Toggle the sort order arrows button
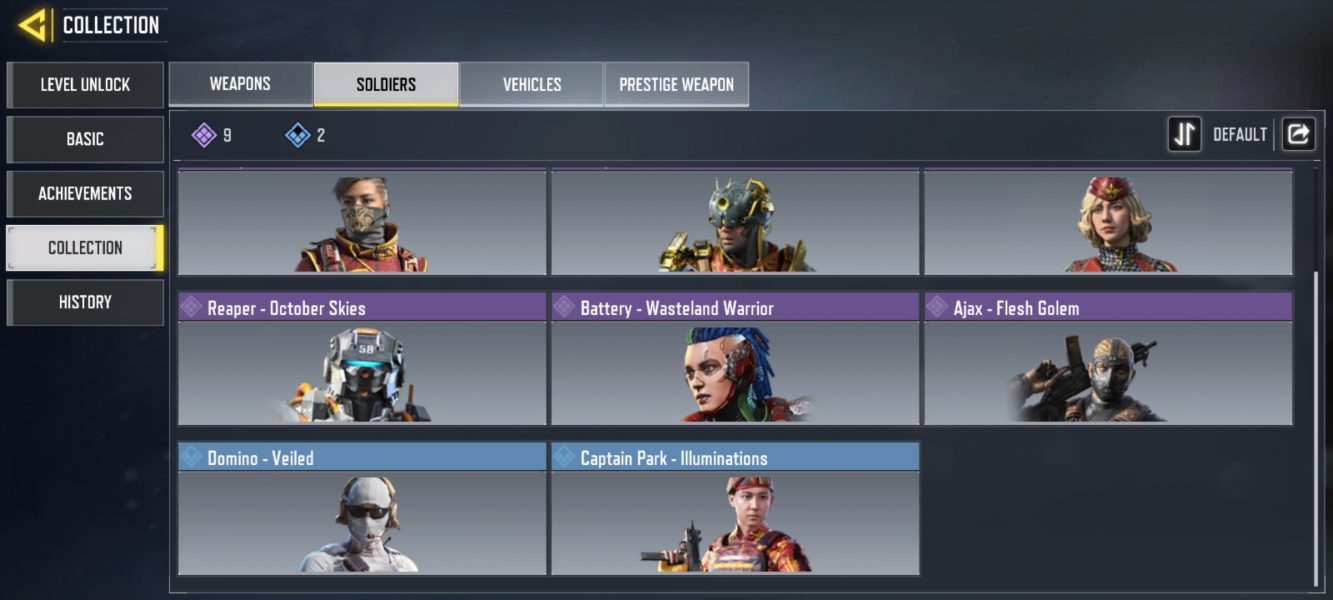1333x600 pixels. point(1185,134)
